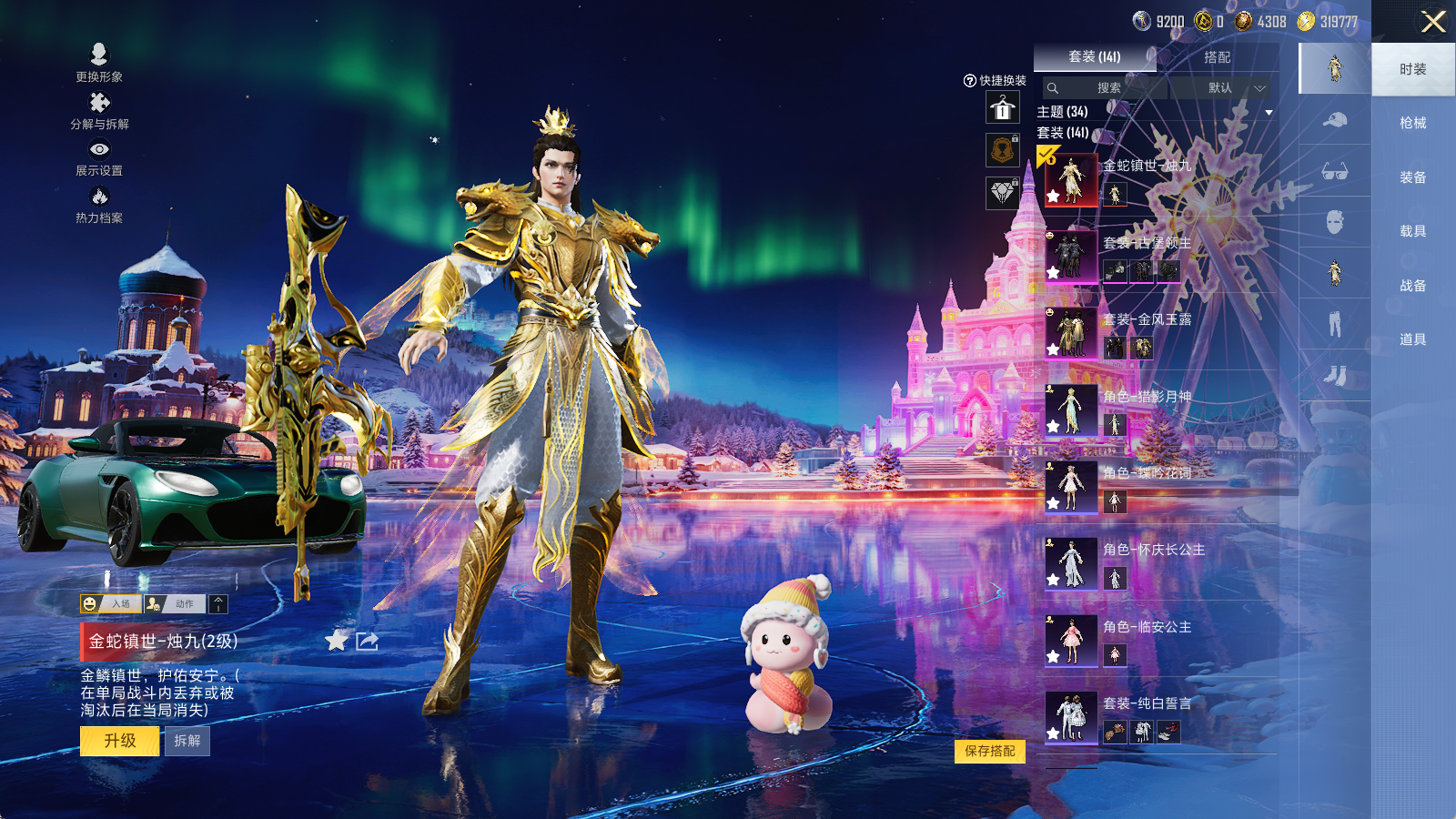
Task: Click the 拆解 dismantle button
Action: (x=187, y=741)
